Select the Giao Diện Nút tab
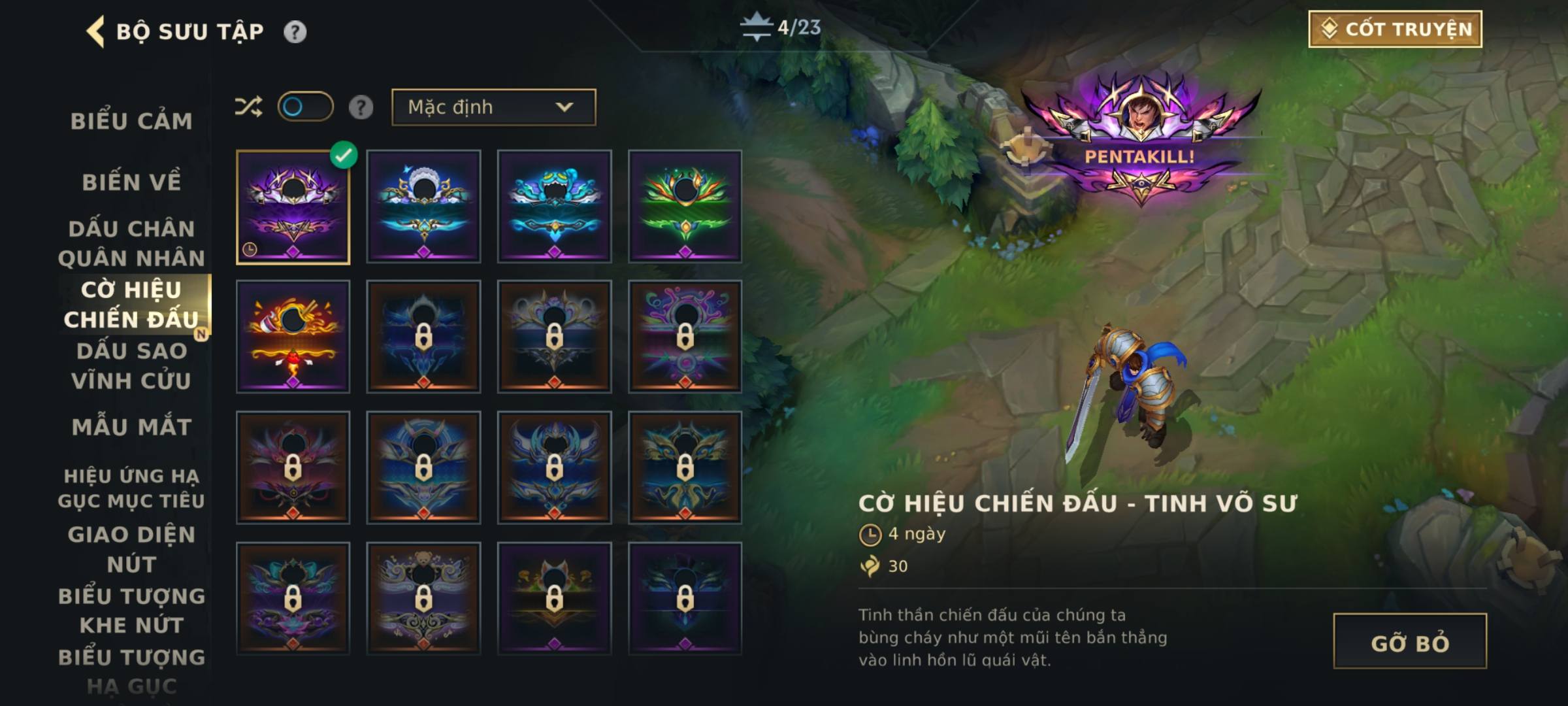Viewport: 1568px width, 706px height. point(131,549)
